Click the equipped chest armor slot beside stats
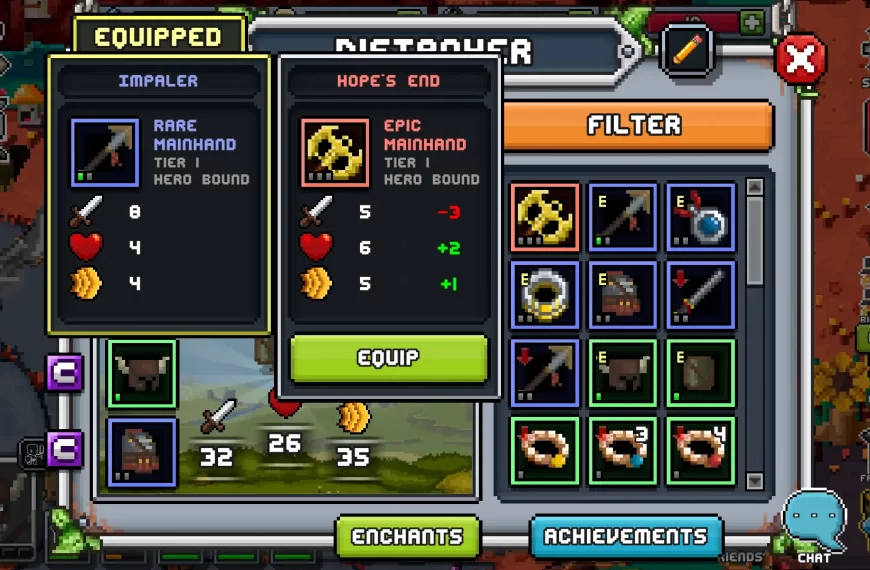The width and height of the screenshot is (870, 570). click(142, 452)
